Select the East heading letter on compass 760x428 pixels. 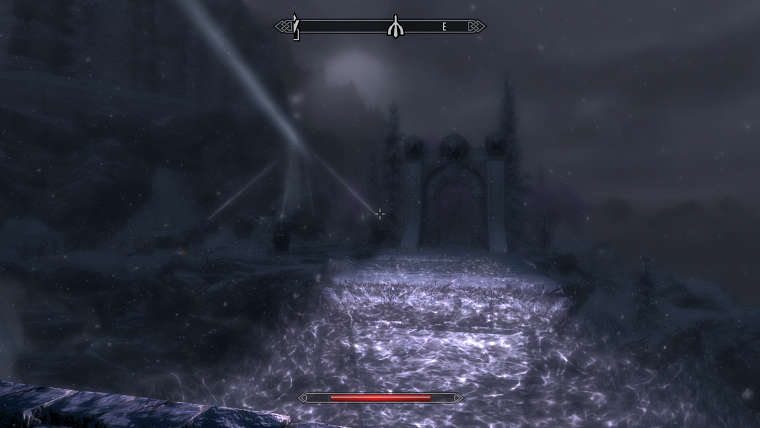(444, 27)
